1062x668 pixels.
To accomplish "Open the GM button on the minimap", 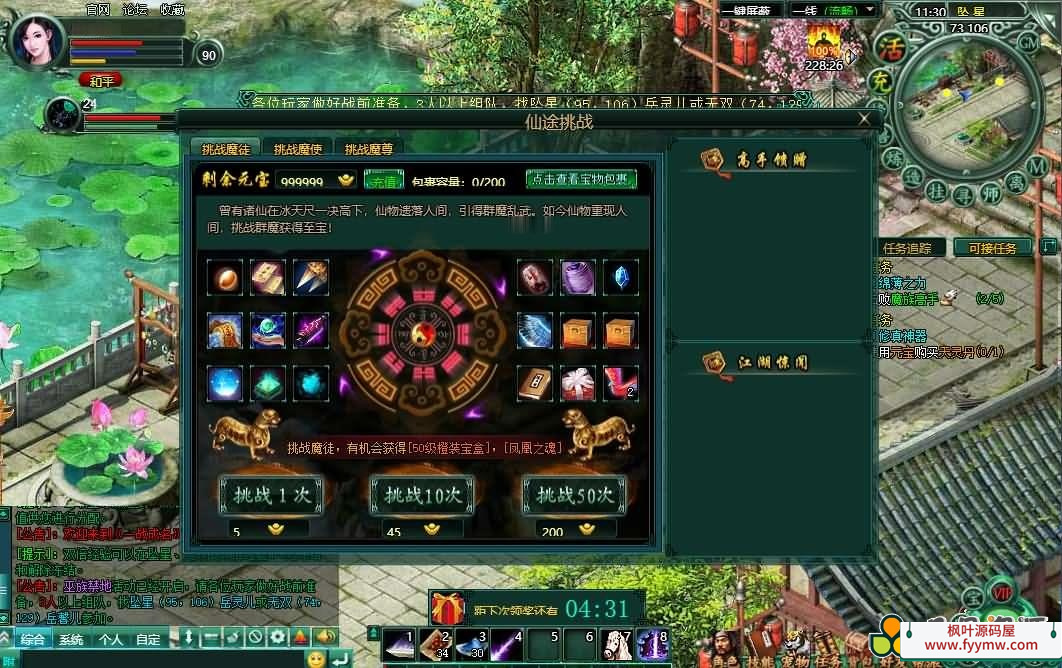I will click(1028, 42).
